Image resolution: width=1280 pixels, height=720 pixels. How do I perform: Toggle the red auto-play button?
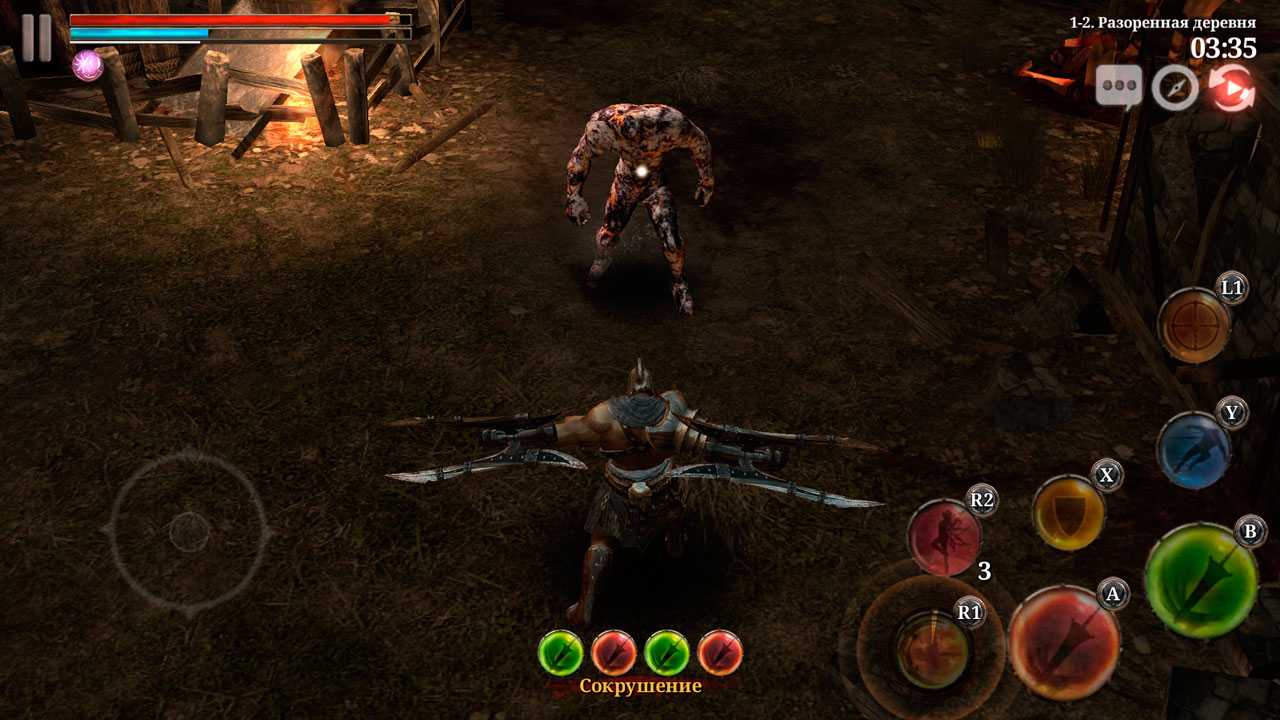point(1232,88)
